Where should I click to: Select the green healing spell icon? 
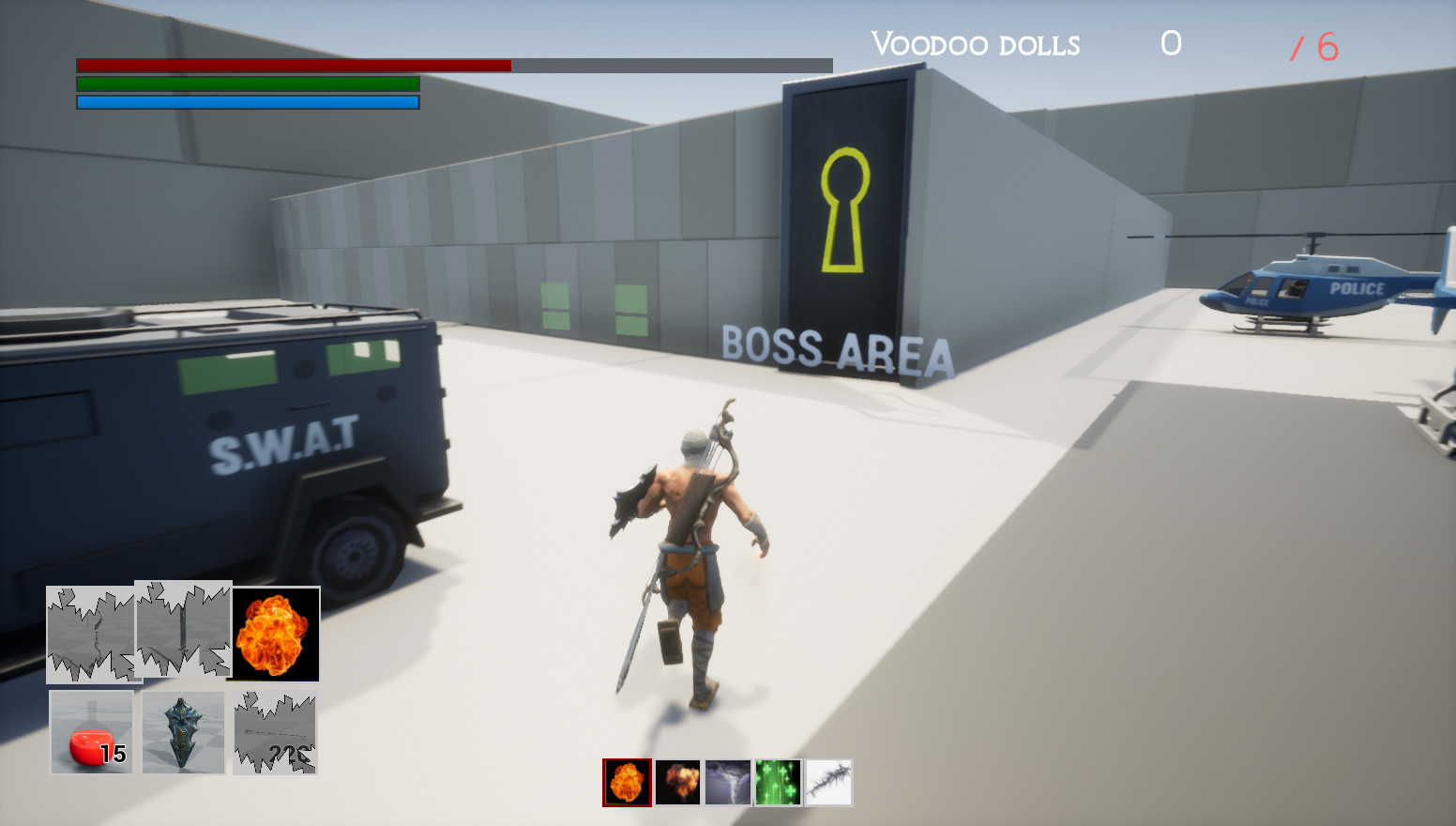(x=779, y=780)
